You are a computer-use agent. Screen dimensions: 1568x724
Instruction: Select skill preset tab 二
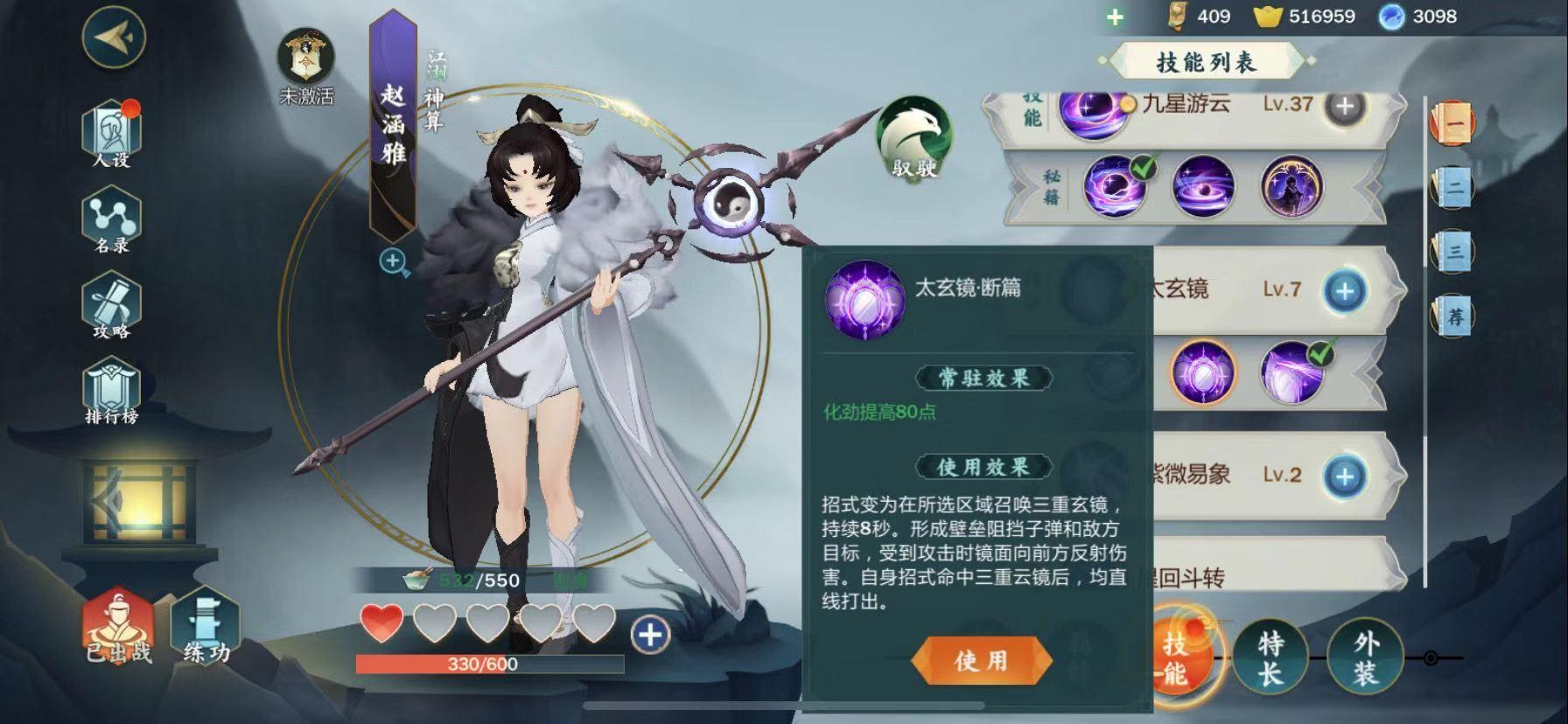[x=1453, y=187]
